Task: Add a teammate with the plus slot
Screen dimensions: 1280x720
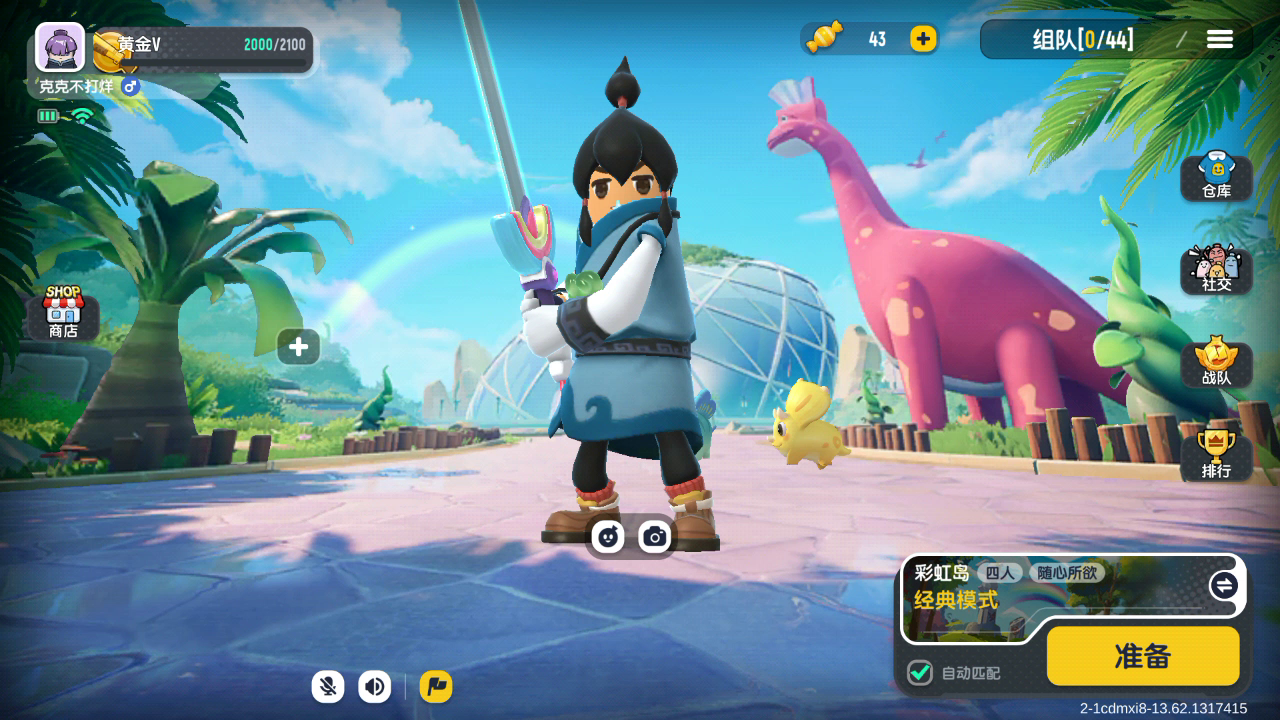Action: 298,347
